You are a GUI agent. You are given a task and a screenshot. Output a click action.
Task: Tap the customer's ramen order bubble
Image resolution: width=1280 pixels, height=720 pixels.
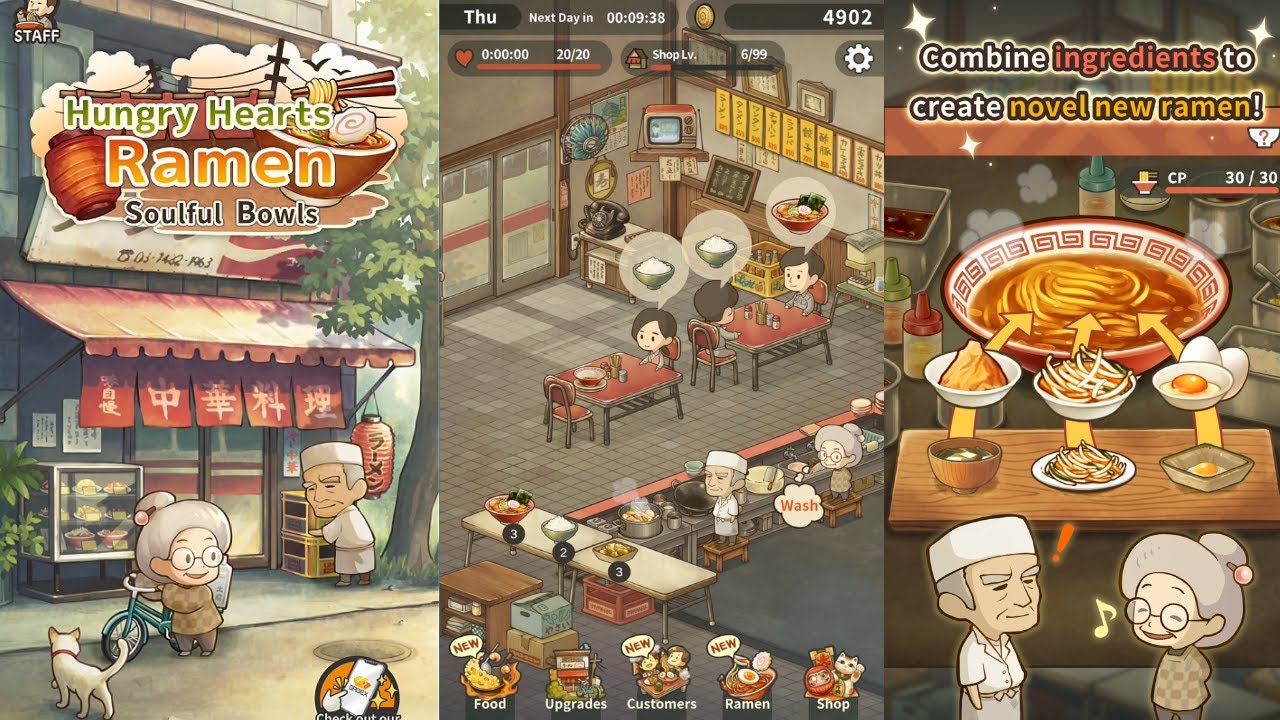tap(797, 215)
